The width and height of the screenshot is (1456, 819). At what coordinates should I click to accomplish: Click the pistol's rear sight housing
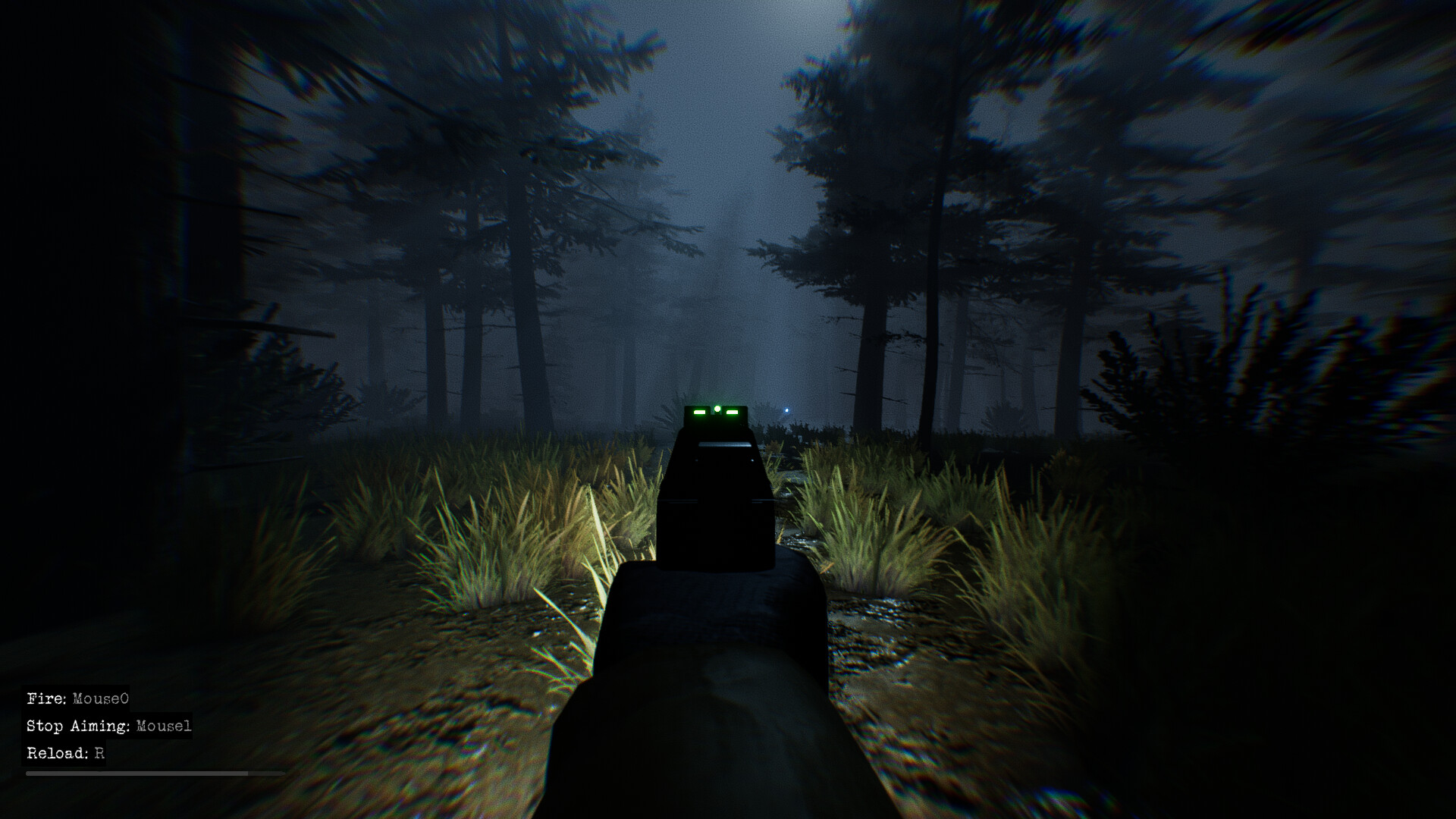click(716, 425)
